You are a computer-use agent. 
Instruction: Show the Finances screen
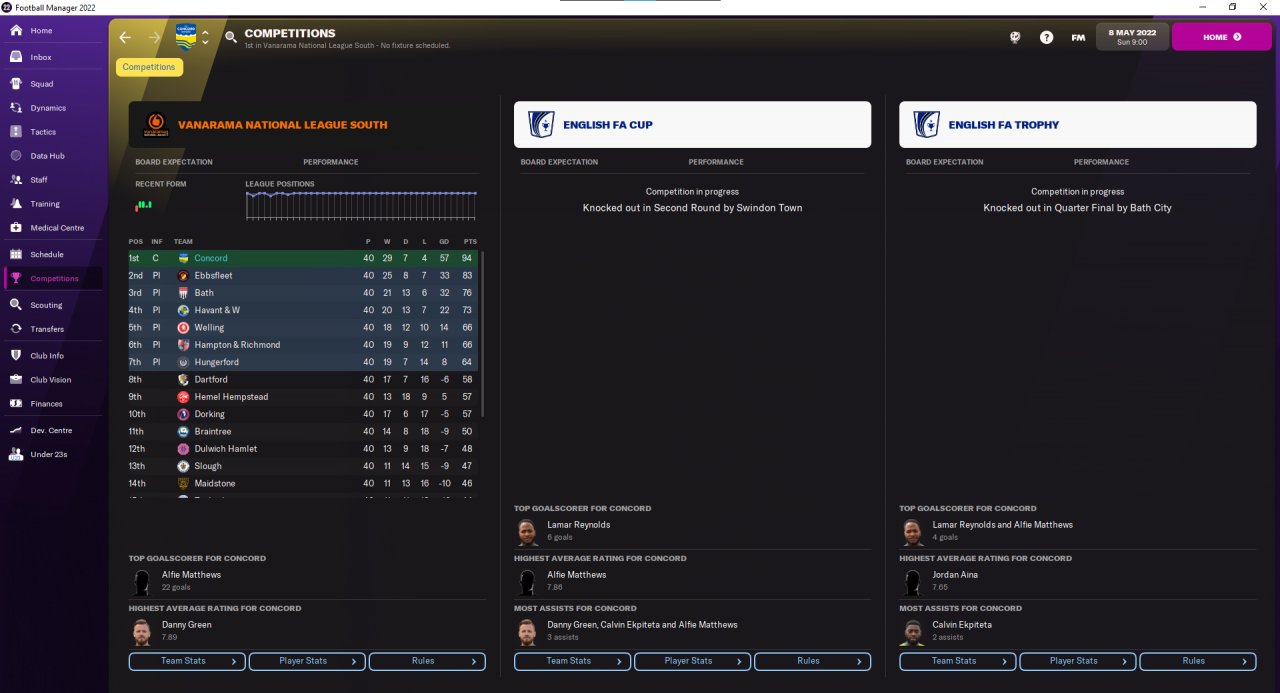pos(46,404)
